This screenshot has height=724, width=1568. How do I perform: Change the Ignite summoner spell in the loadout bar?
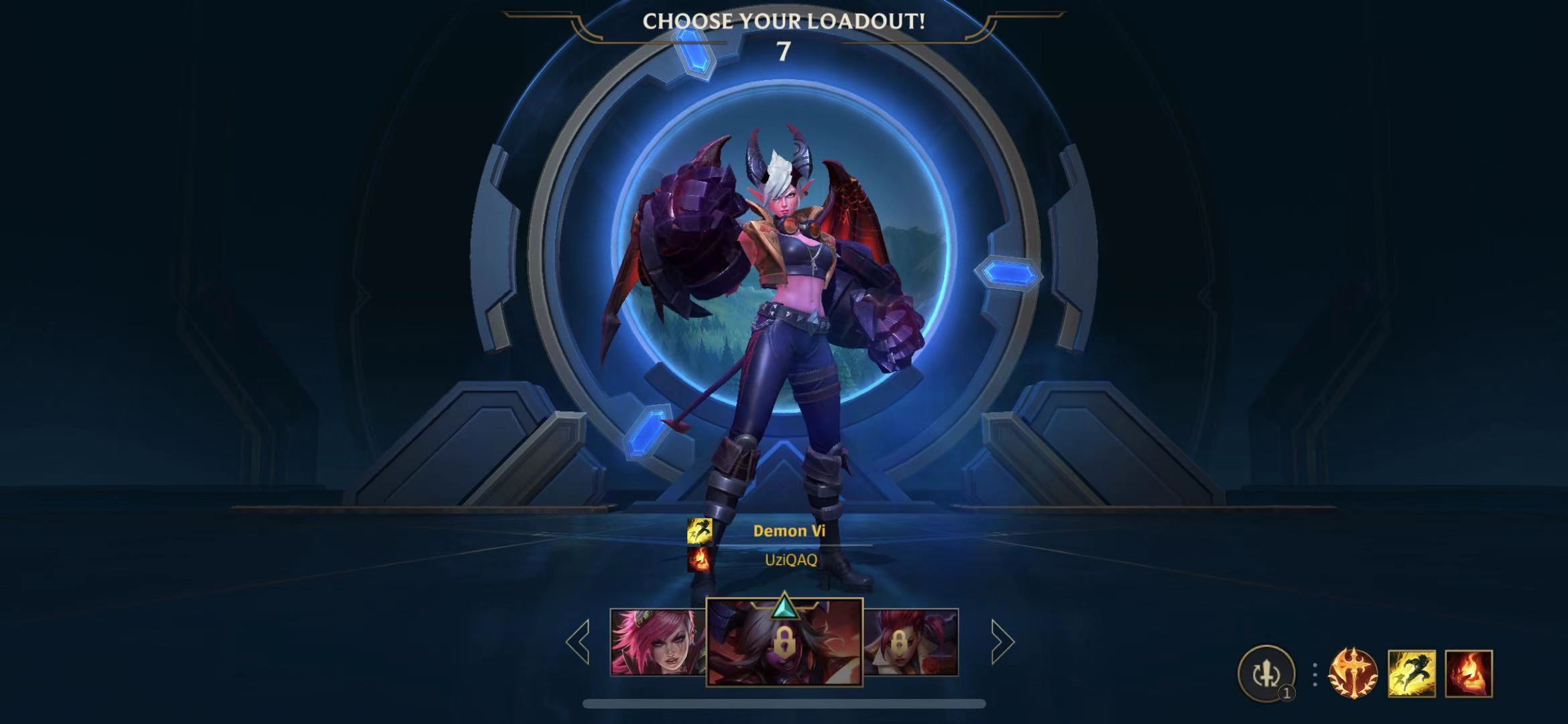[1468, 673]
